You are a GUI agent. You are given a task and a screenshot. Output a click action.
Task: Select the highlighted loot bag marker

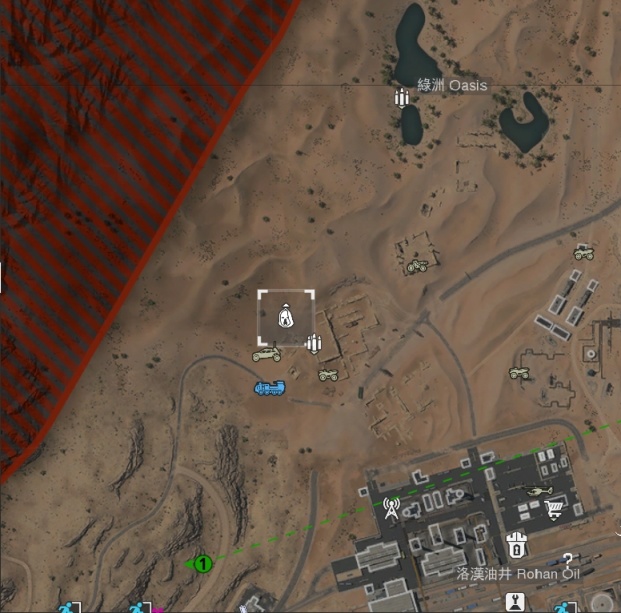tap(286, 318)
